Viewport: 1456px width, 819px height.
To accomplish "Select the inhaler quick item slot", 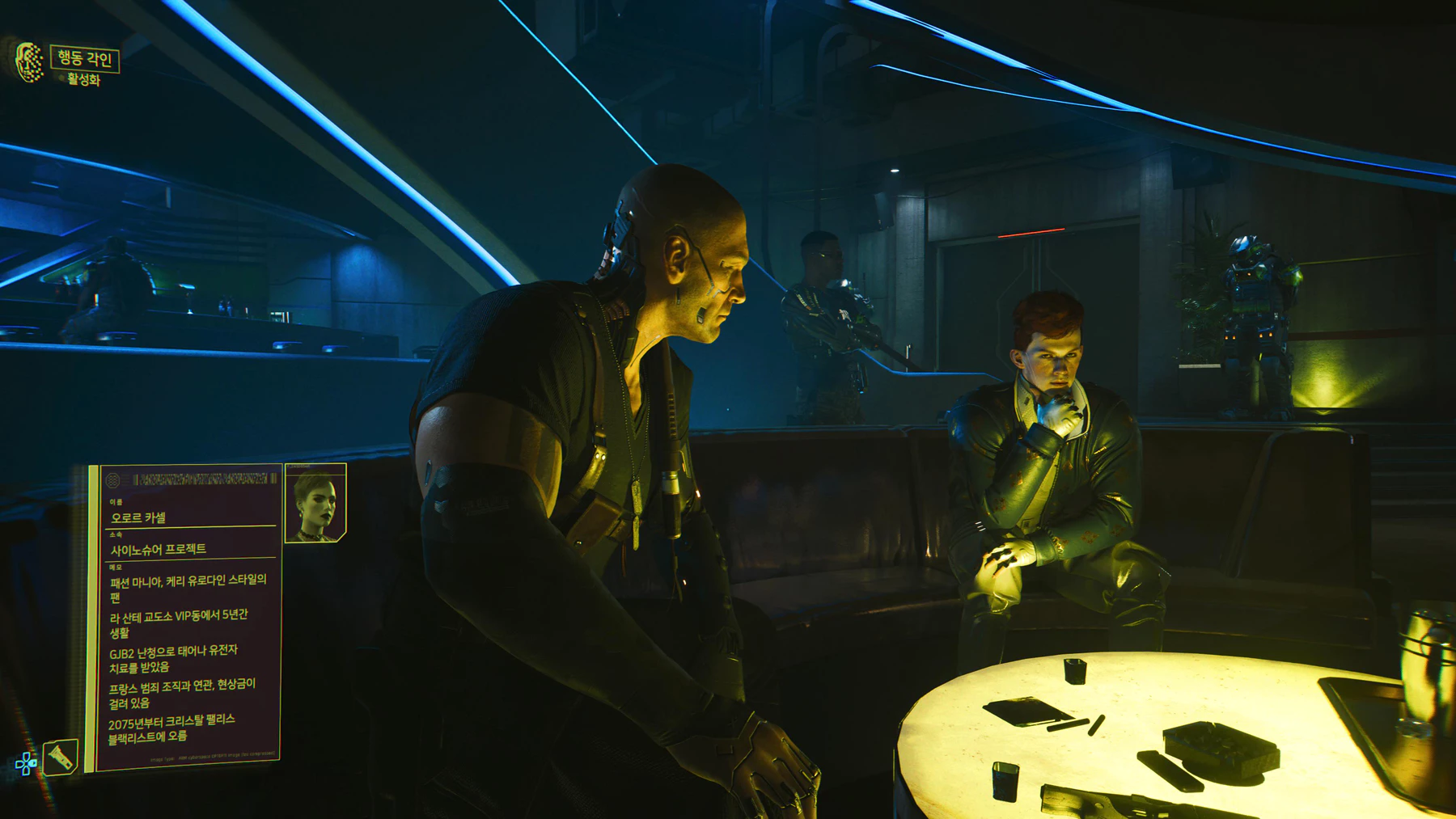I will tap(61, 758).
